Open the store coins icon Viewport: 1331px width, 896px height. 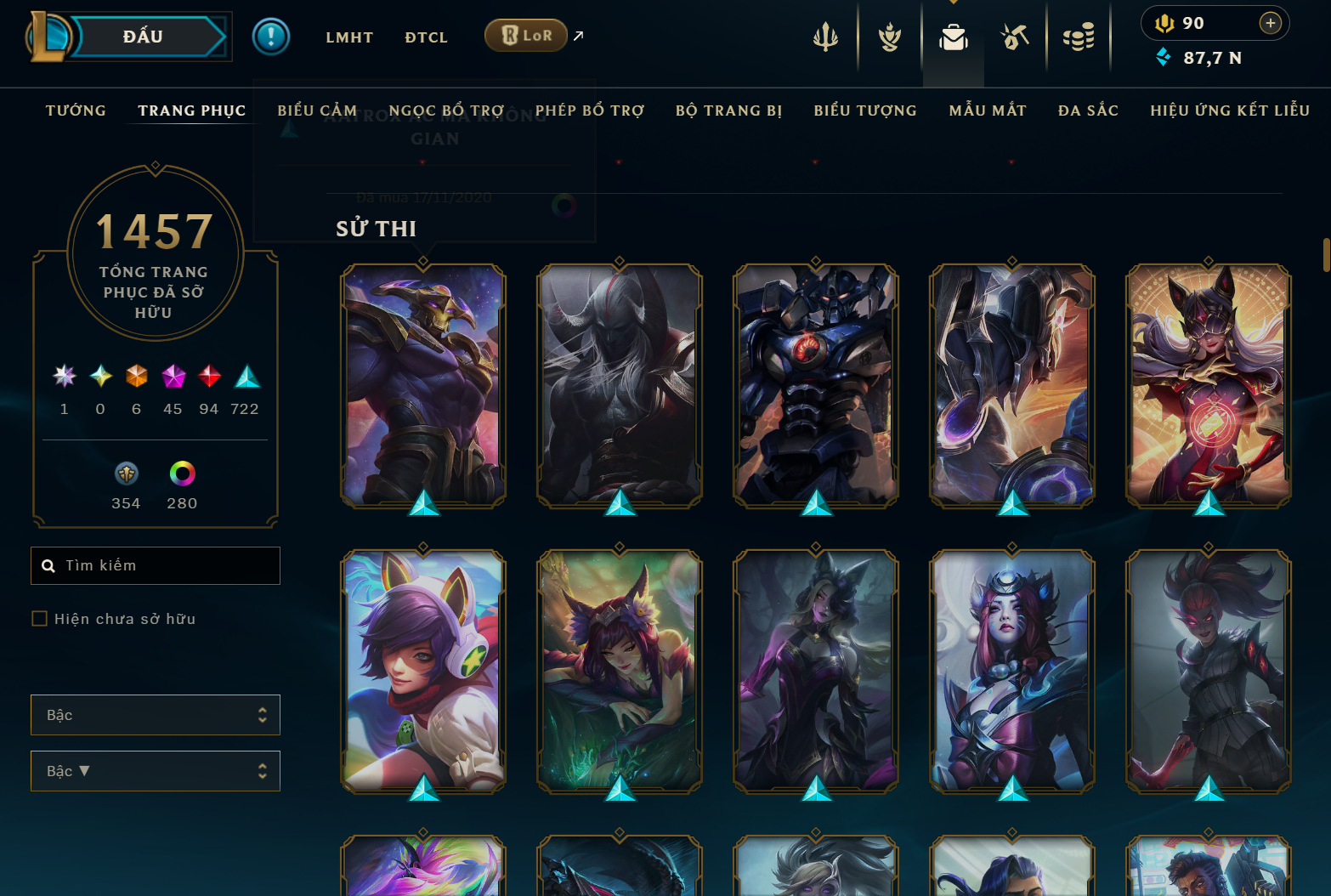coord(1078,37)
